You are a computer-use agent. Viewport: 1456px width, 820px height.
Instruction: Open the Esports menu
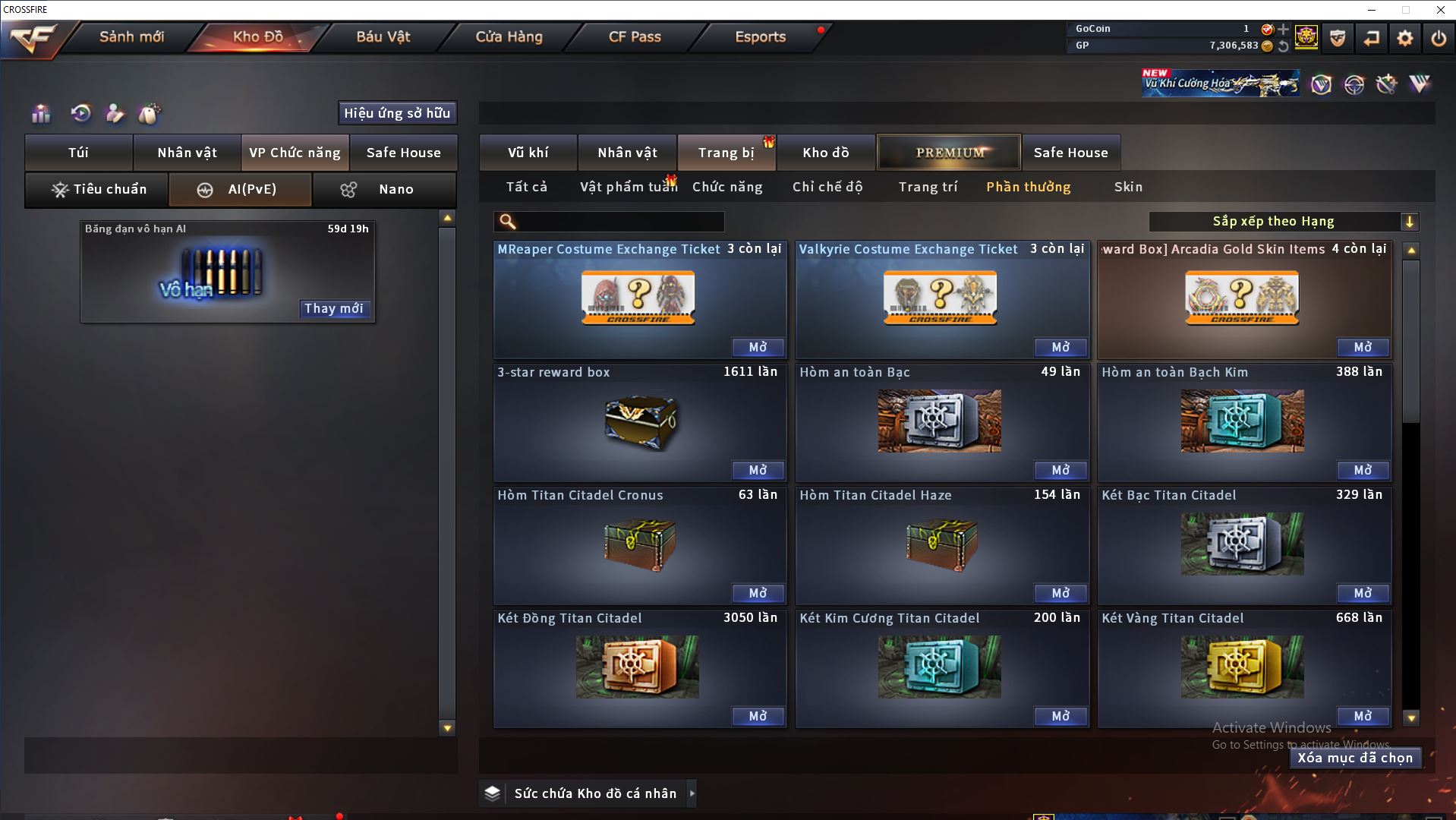760,36
